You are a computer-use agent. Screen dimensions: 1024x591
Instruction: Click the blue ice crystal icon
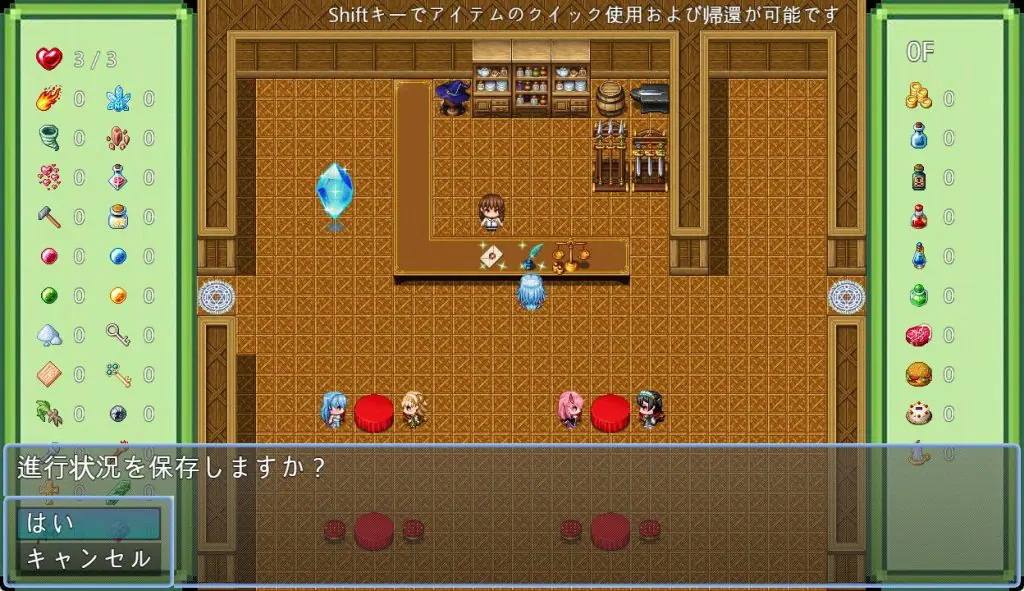tap(118, 99)
